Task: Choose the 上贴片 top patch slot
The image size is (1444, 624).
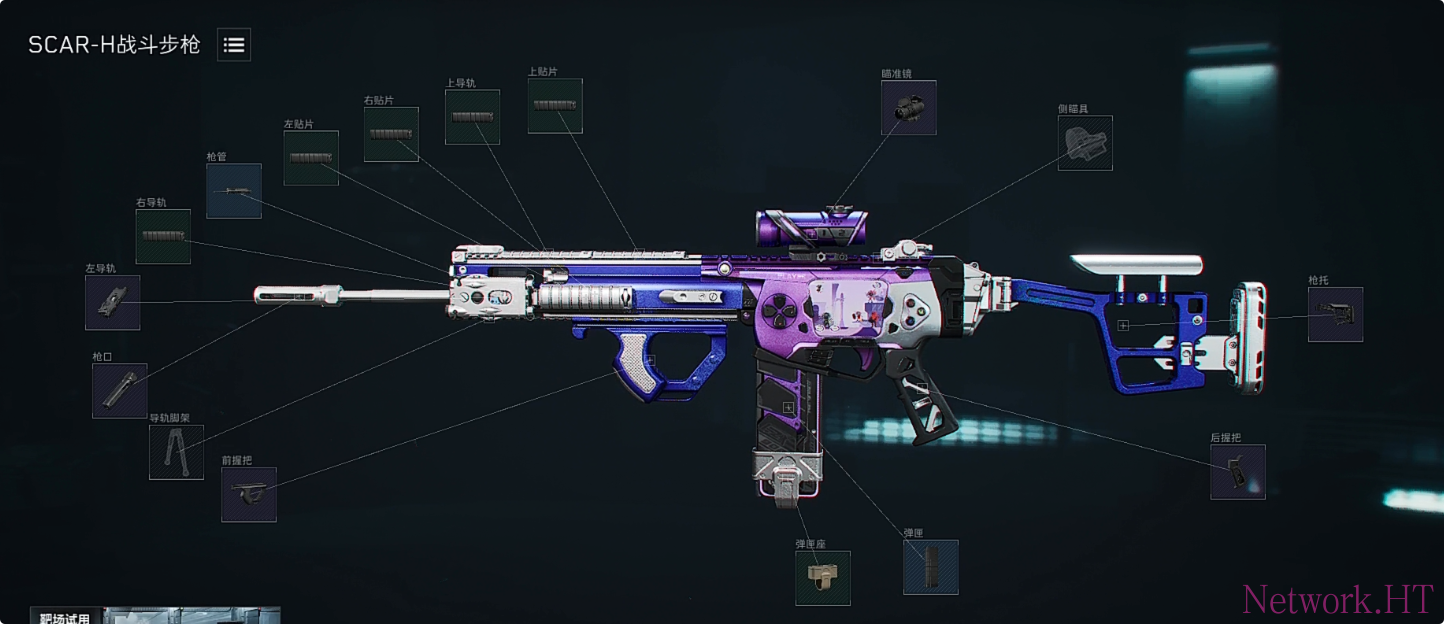Action: tap(555, 106)
